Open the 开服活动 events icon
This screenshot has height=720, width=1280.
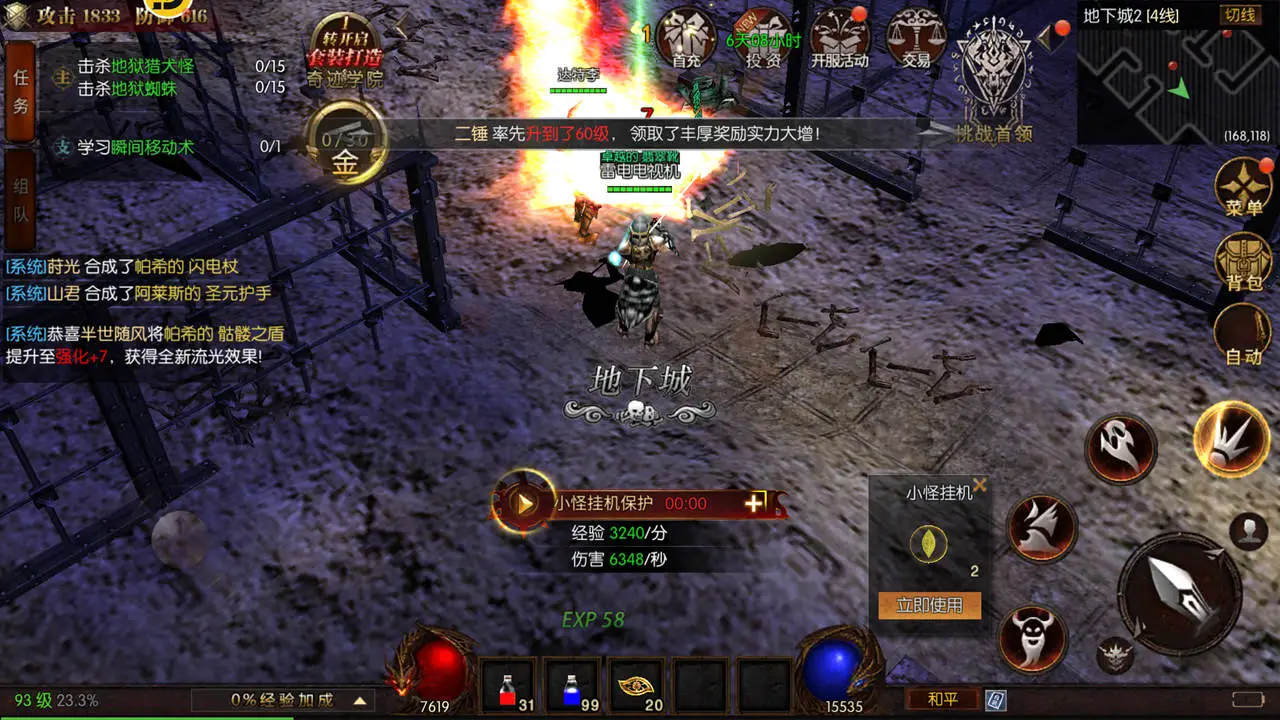840,38
